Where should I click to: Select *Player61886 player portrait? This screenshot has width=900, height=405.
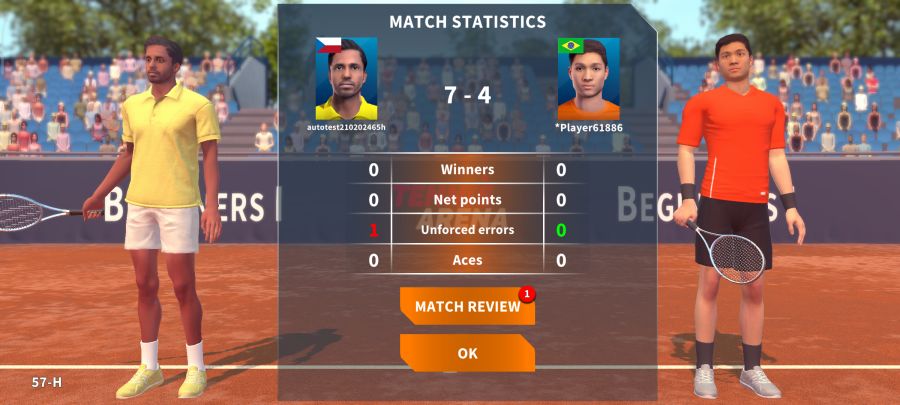click(588, 79)
